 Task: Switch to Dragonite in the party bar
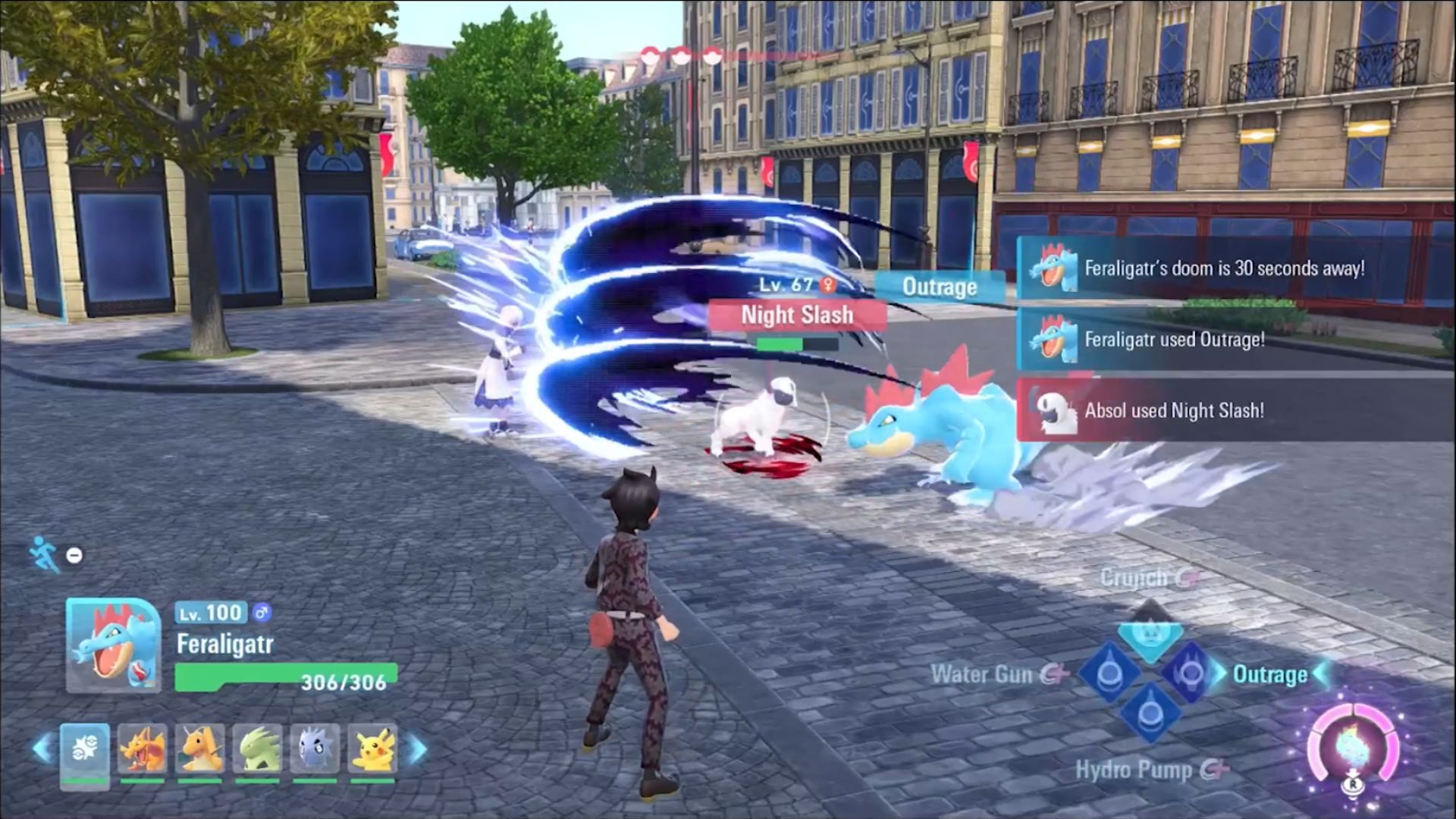pyautogui.click(x=200, y=749)
